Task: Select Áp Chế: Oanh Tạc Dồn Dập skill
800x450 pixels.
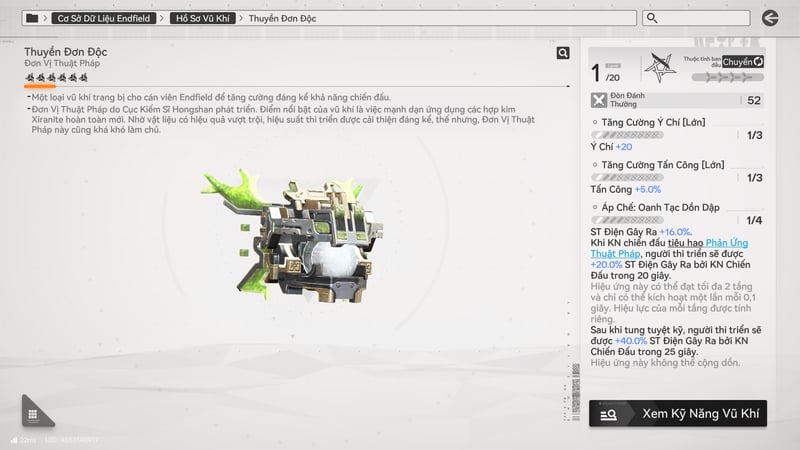Action: (656, 206)
